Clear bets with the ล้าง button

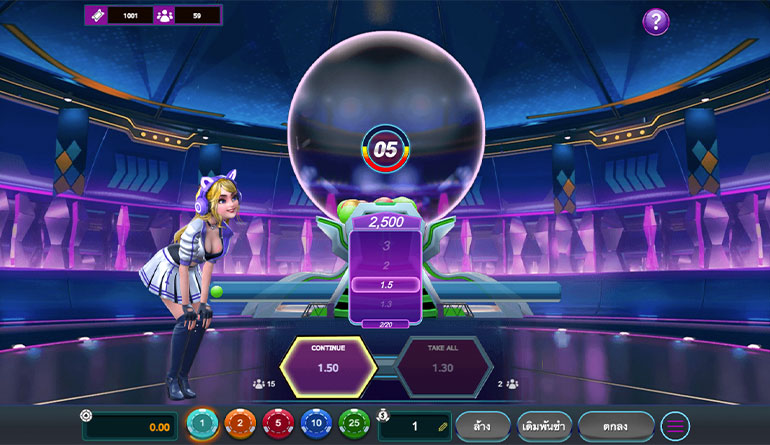484,427
